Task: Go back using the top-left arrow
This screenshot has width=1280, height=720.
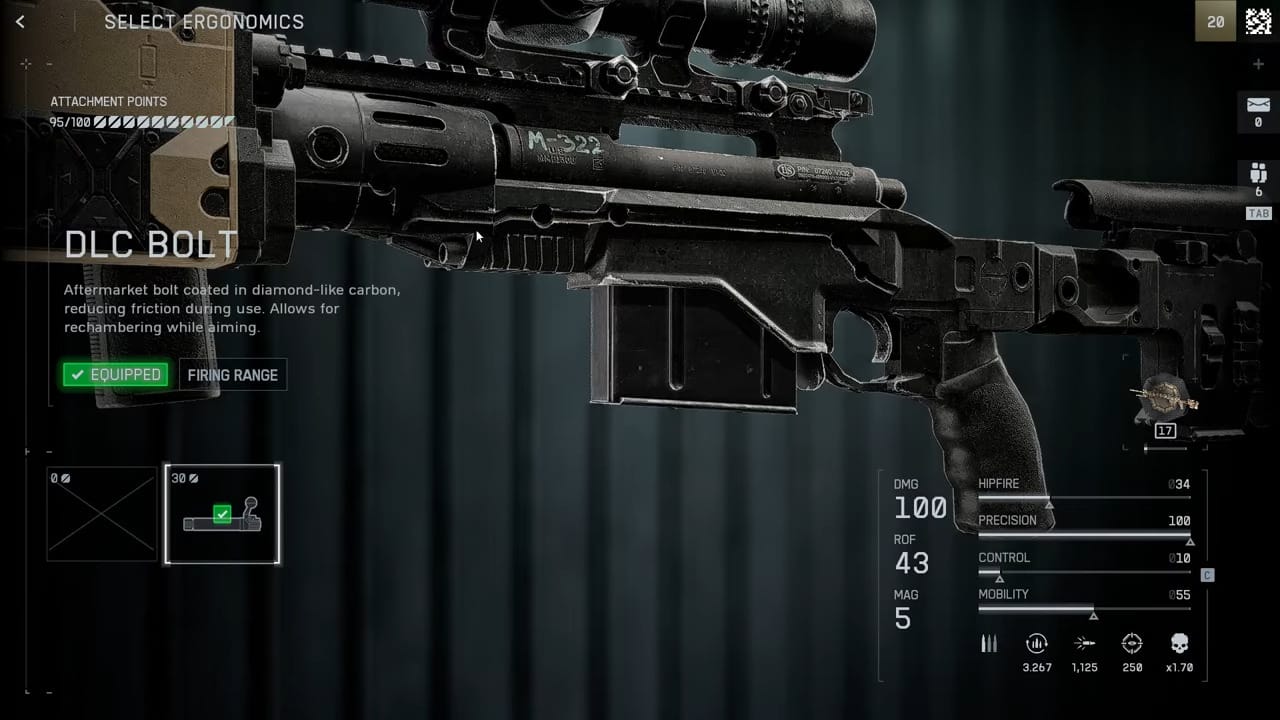Action: click(x=21, y=21)
